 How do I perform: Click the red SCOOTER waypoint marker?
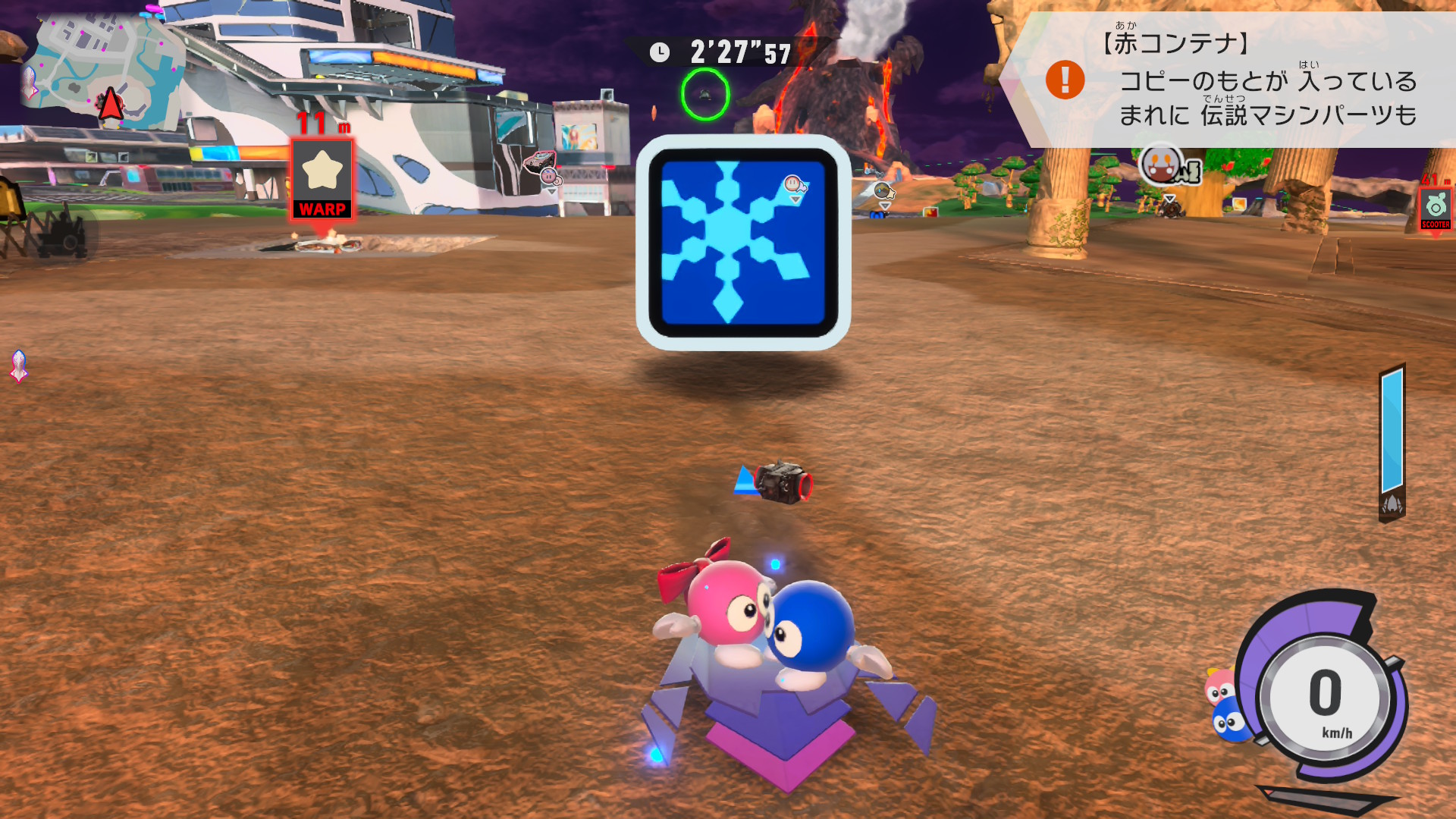pyautogui.click(x=1435, y=209)
